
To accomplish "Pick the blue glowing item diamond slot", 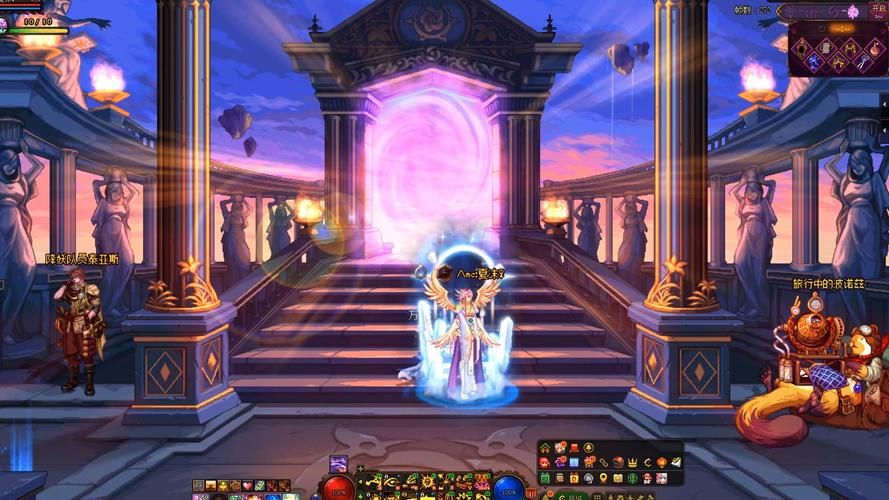I will pyautogui.click(x=813, y=62).
